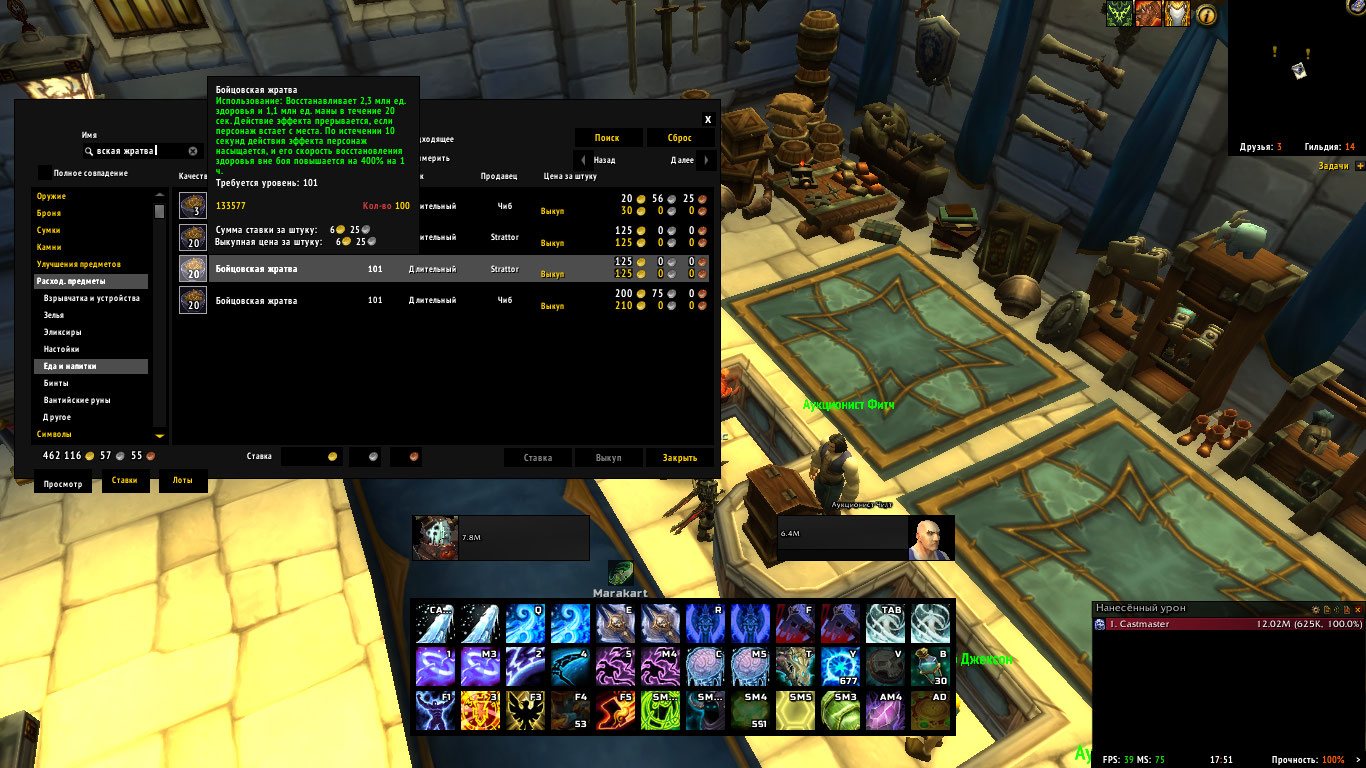1366x768 pixels.
Task: Close the auction house using the X
Action: (x=708, y=119)
